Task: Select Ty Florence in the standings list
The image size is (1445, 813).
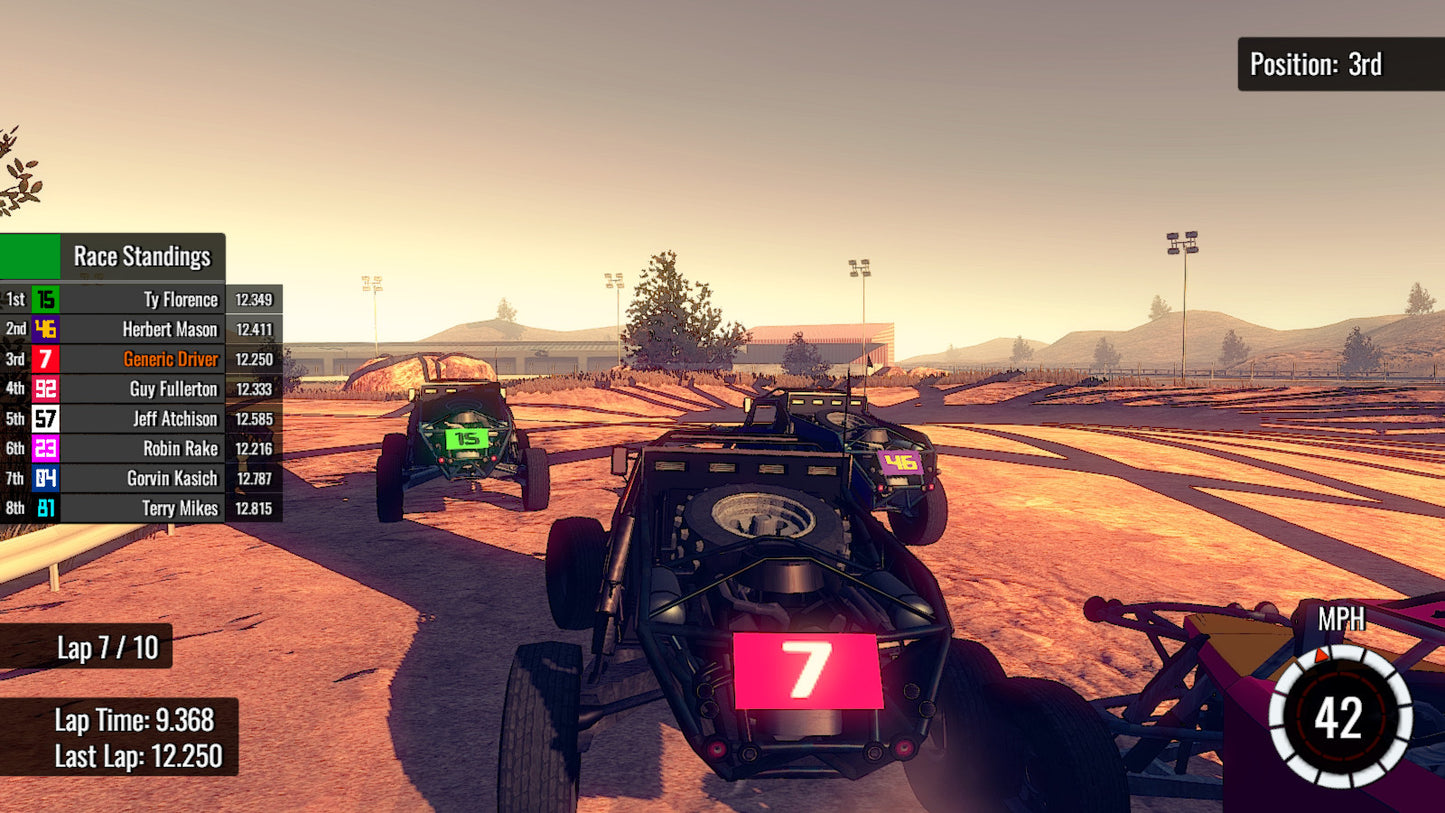Action: point(181,299)
